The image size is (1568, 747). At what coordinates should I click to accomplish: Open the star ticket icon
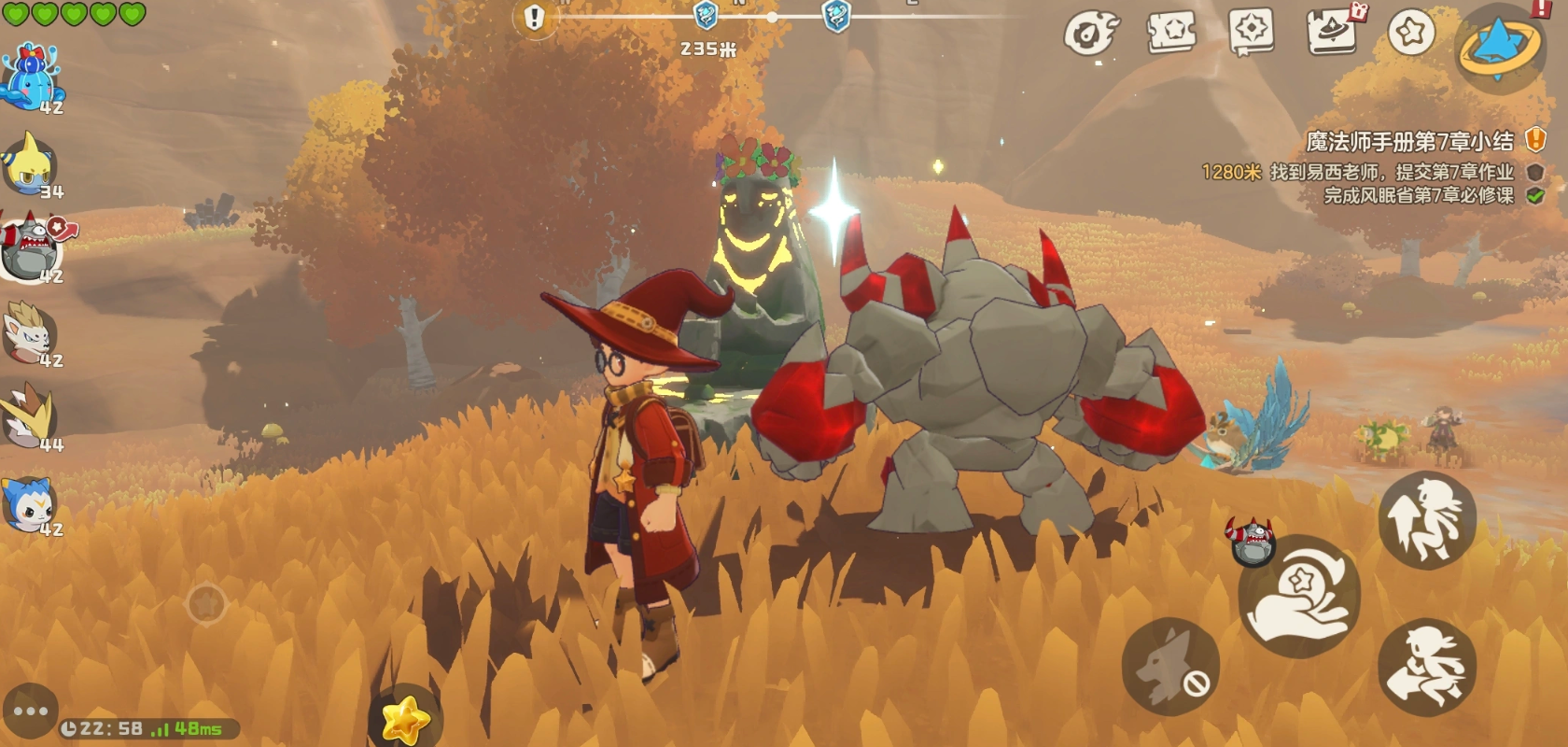1172,34
